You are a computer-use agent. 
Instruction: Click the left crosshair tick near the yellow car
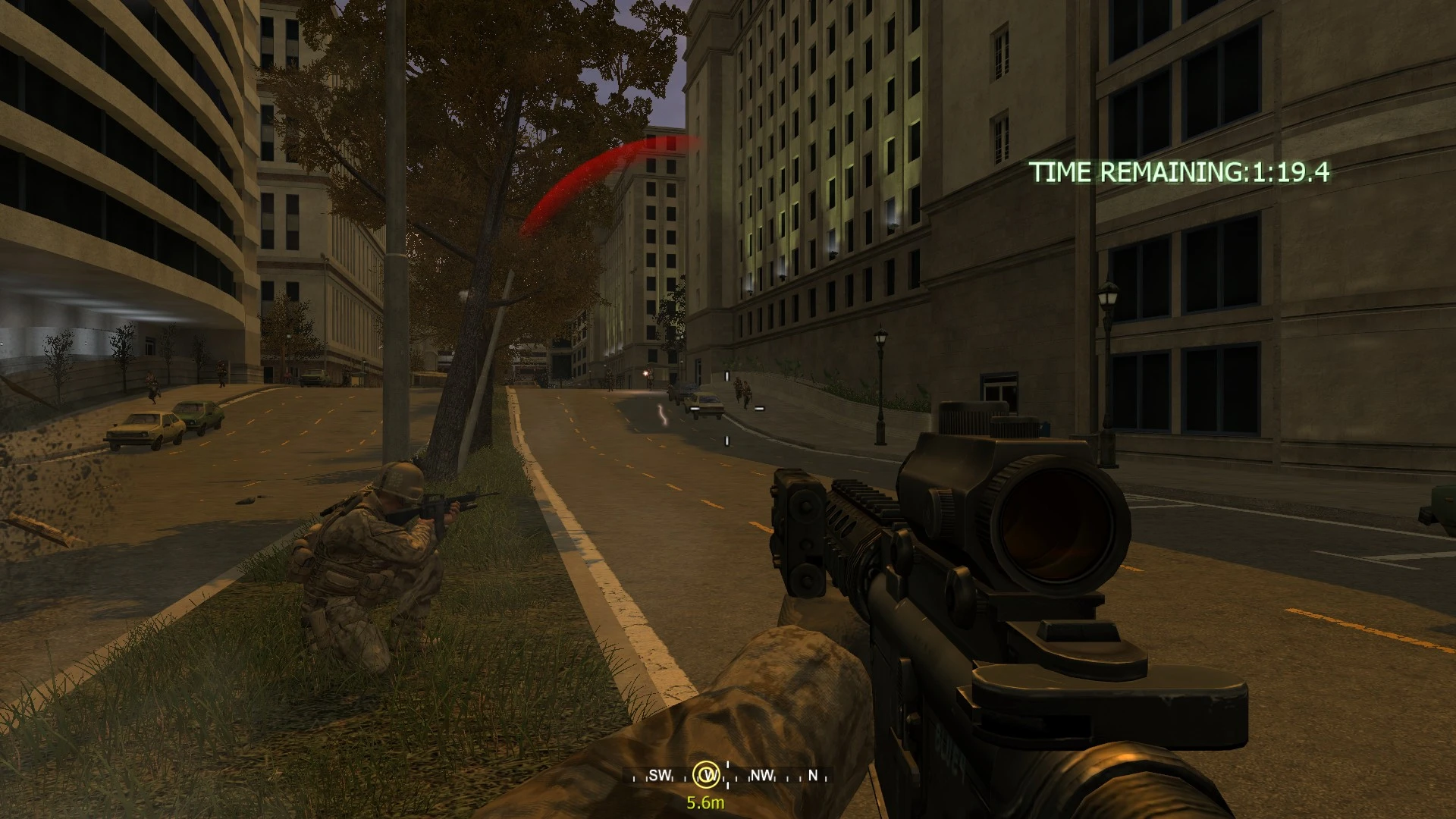tap(695, 408)
